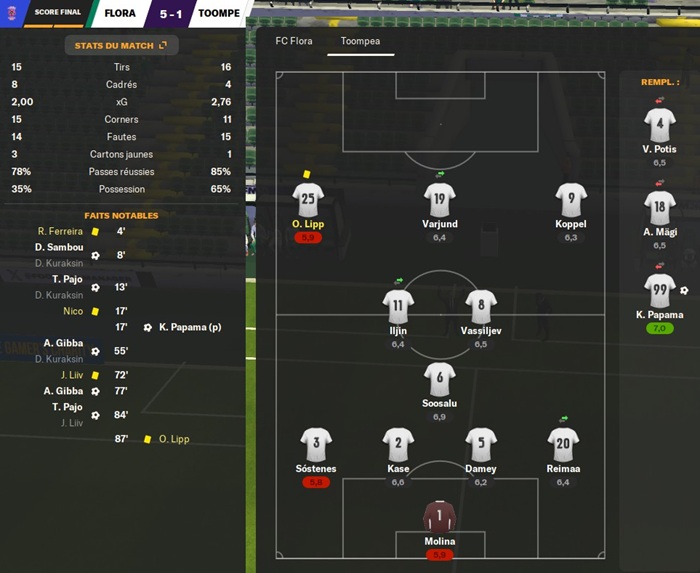
Task: Select substitute A. Mägi number 18
Action: coord(660,207)
